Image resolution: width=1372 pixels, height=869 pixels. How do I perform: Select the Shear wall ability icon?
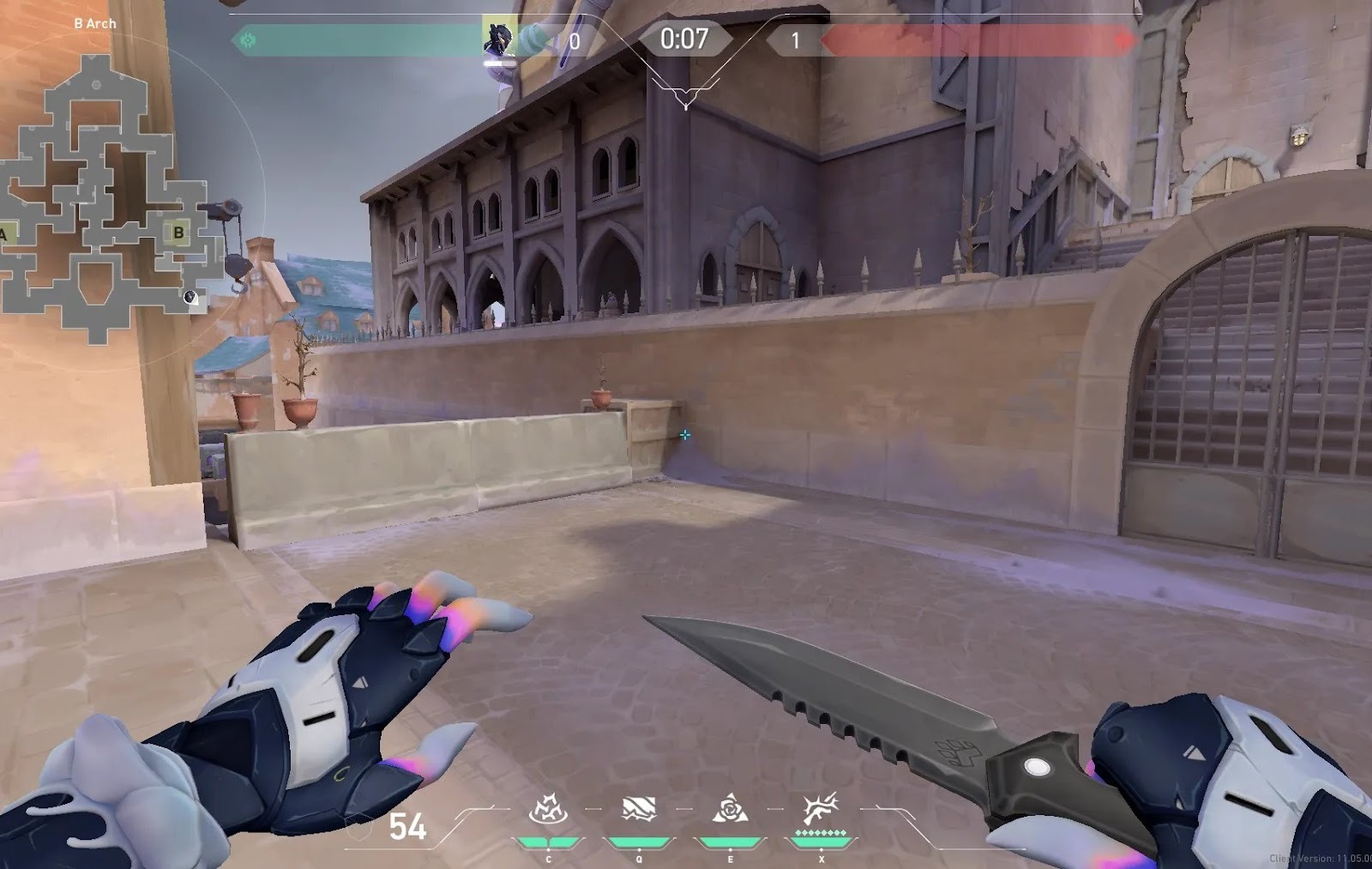coord(639,810)
